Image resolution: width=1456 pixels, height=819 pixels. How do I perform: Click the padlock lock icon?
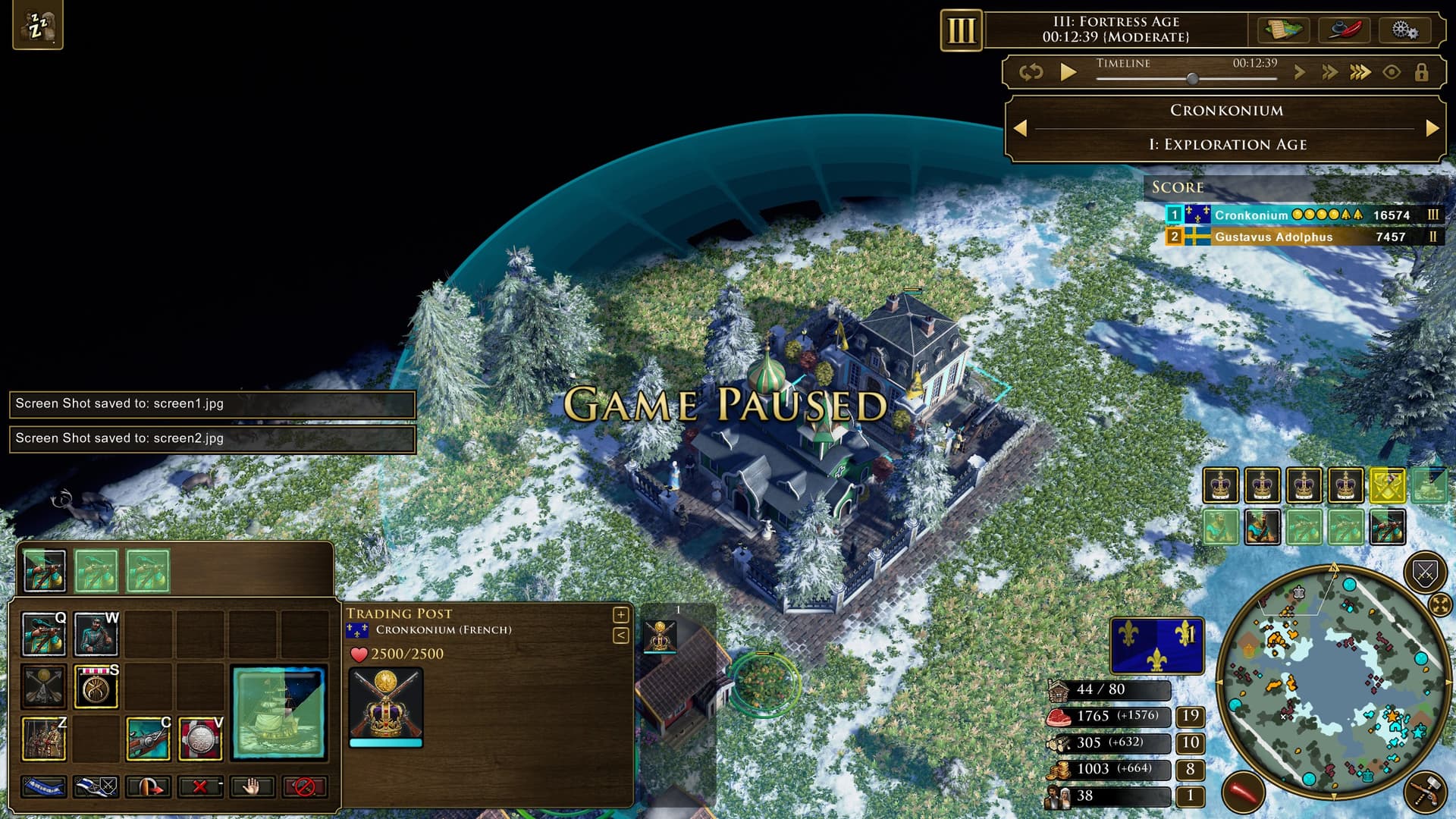(x=1421, y=72)
